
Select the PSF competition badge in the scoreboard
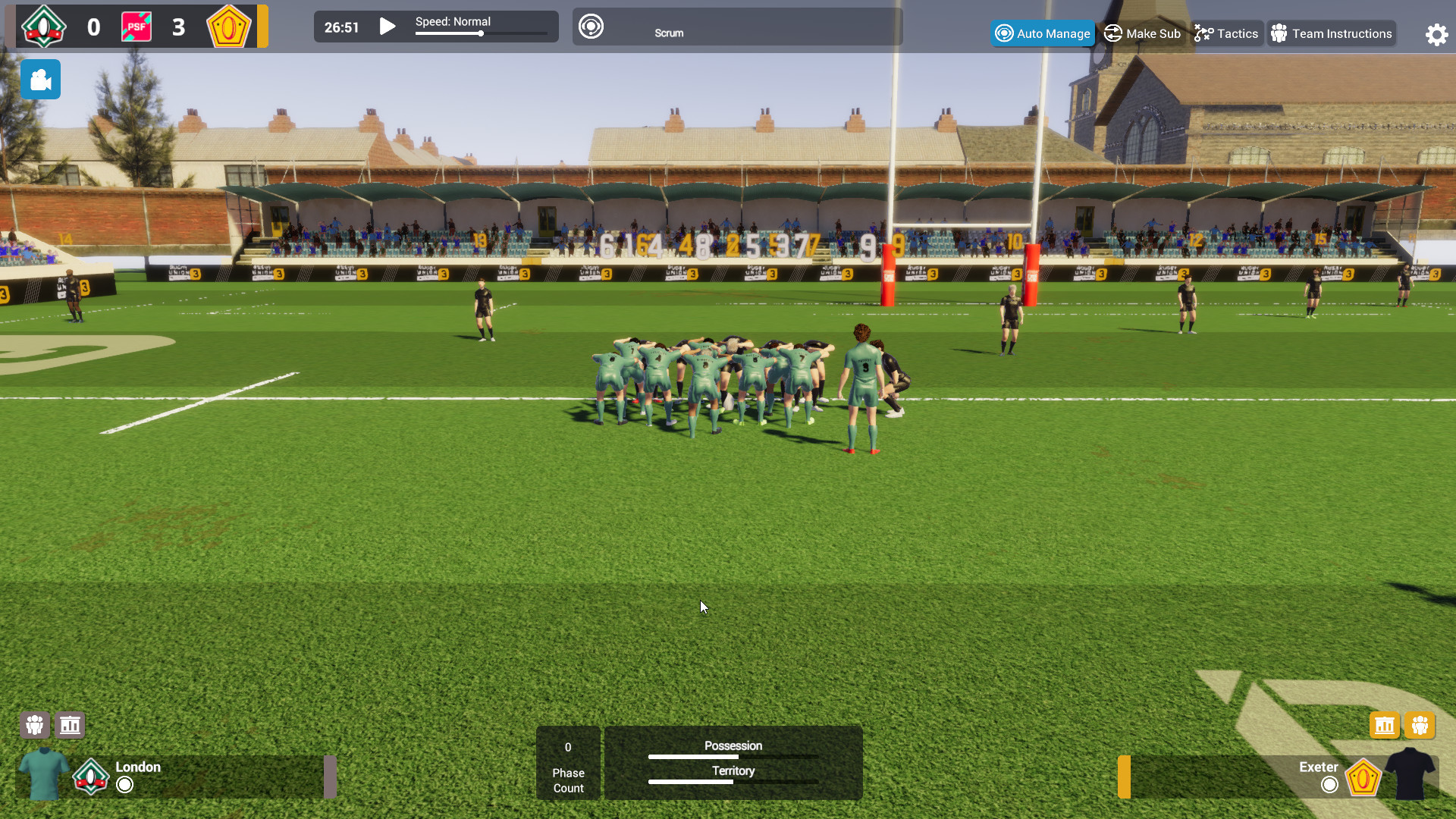(137, 26)
